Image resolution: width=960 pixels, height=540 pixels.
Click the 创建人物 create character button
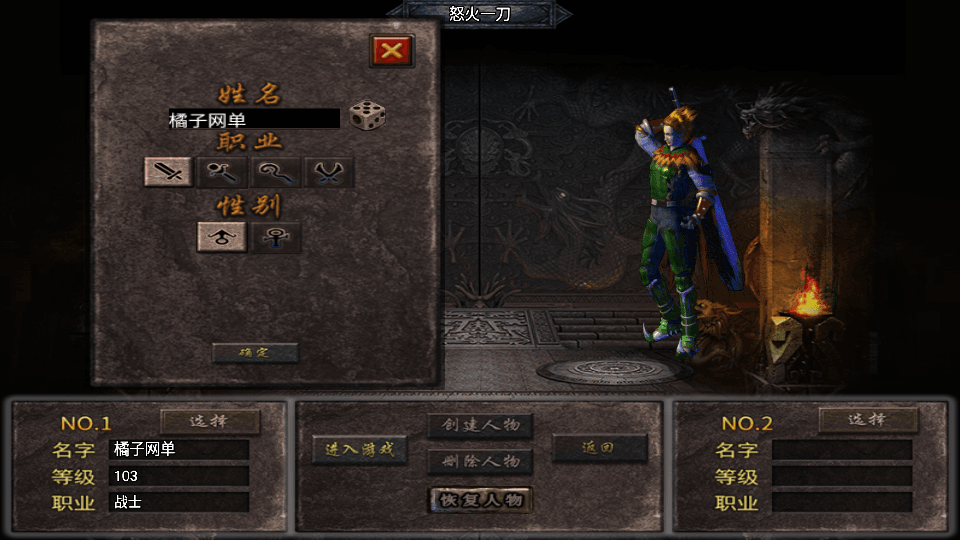point(480,425)
